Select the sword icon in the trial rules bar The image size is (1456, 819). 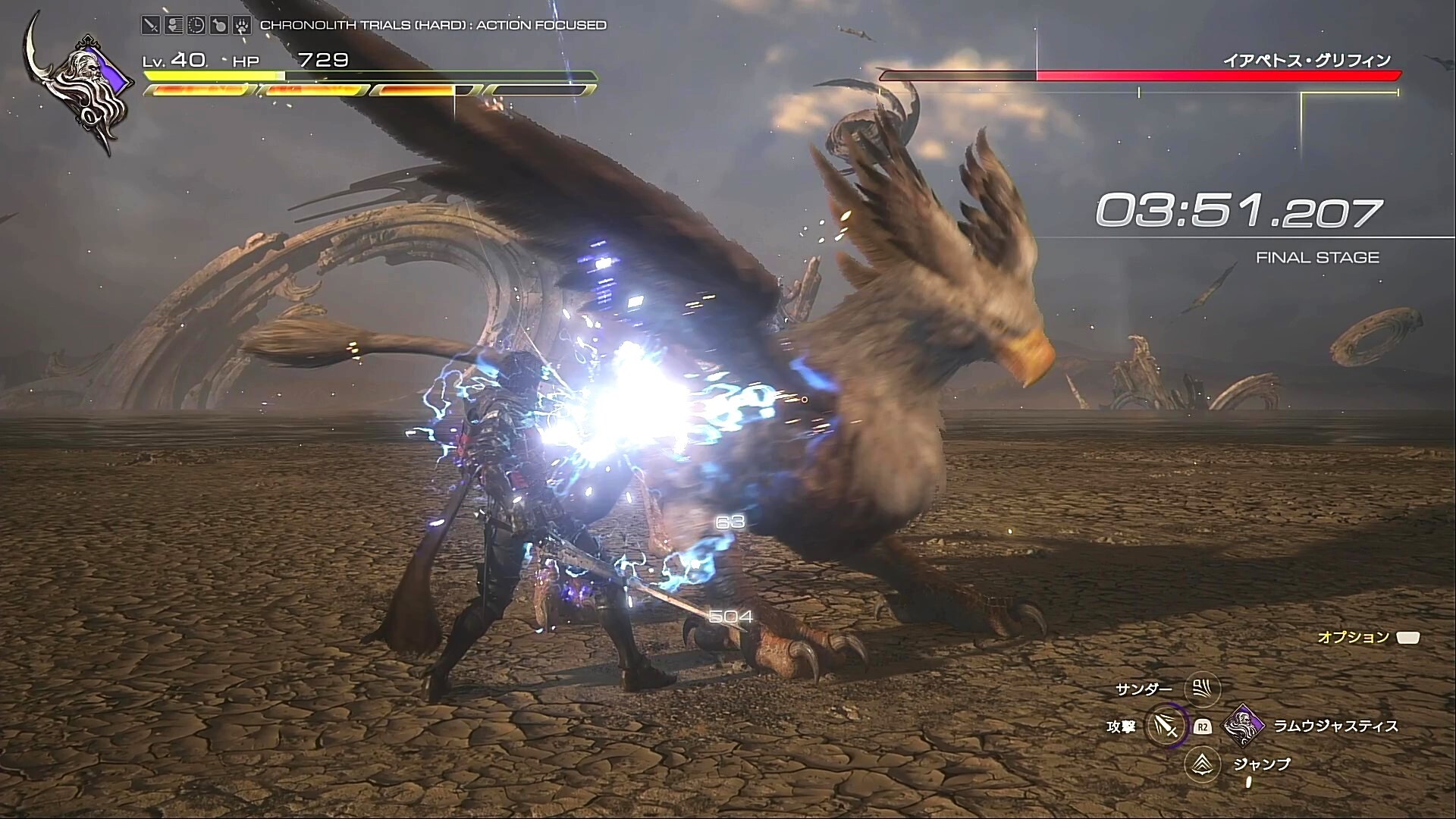pyautogui.click(x=151, y=25)
